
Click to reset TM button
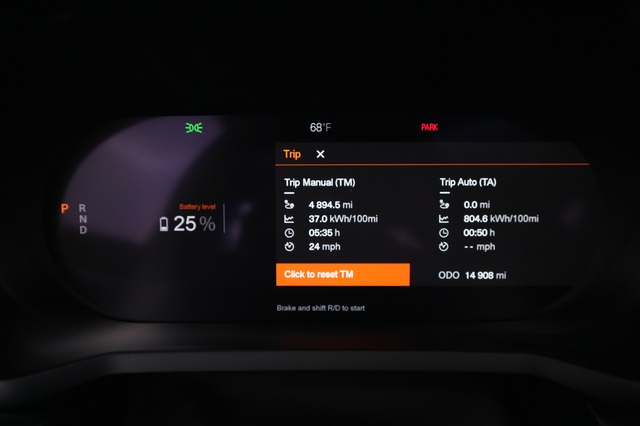343,275
